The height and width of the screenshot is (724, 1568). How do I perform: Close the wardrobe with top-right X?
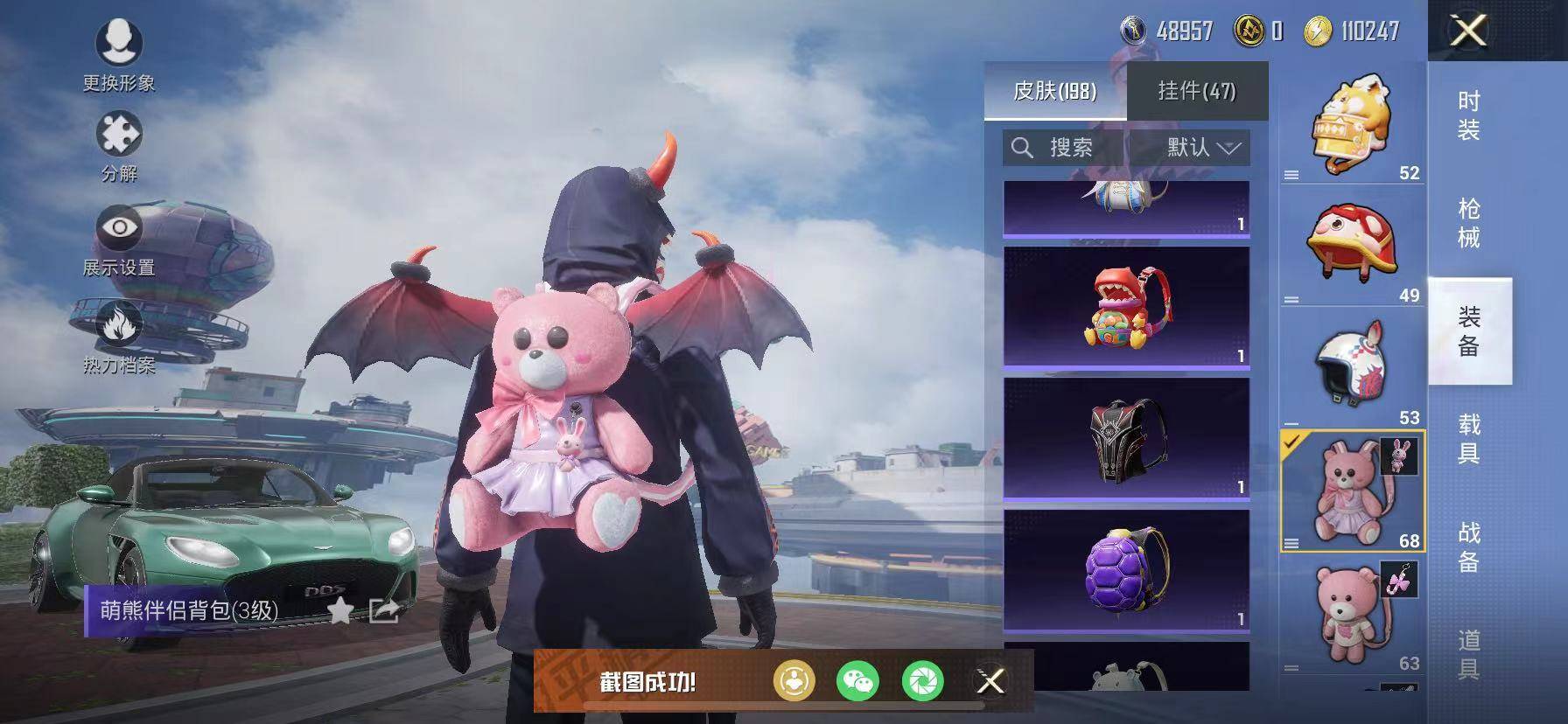click(1468, 31)
